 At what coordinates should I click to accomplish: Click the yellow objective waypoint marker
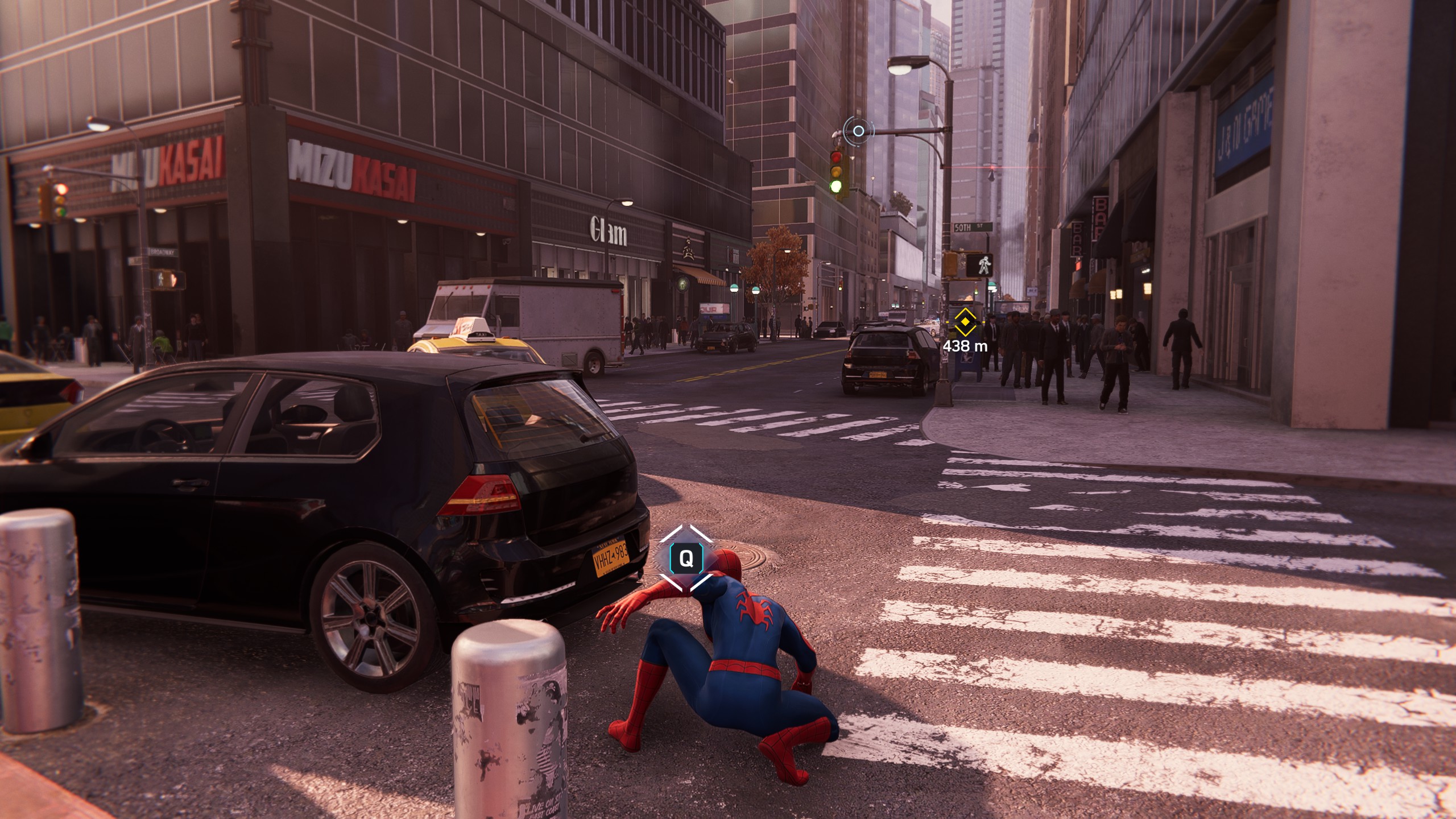pyautogui.click(x=965, y=322)
